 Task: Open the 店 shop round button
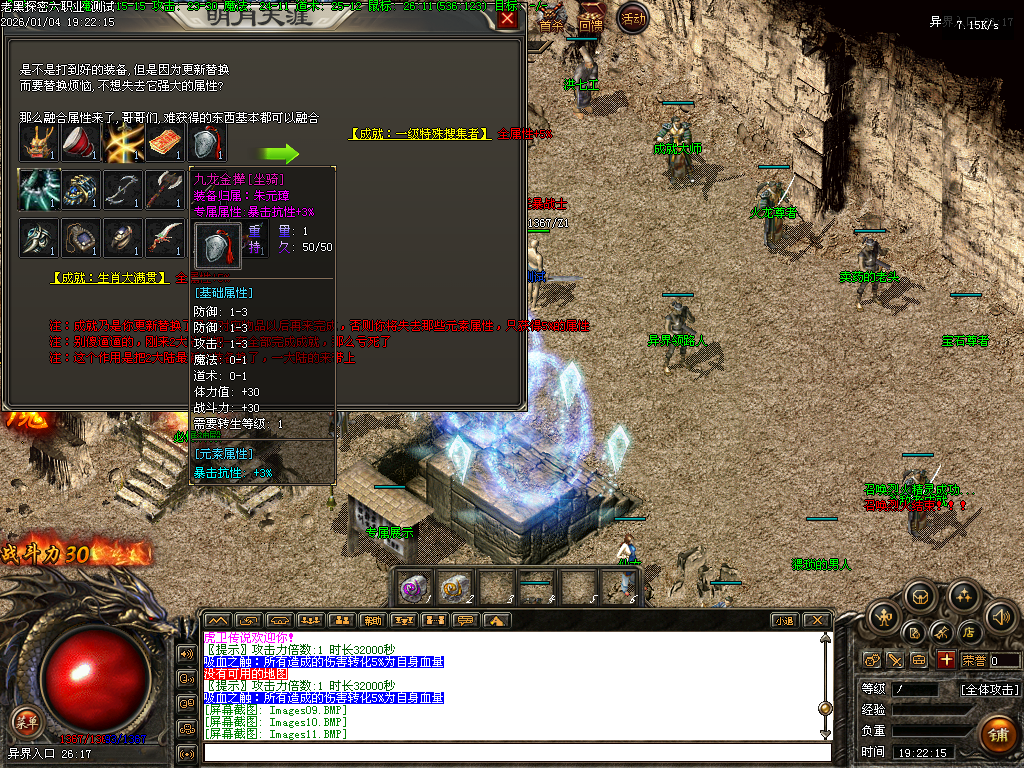point(968,632)
